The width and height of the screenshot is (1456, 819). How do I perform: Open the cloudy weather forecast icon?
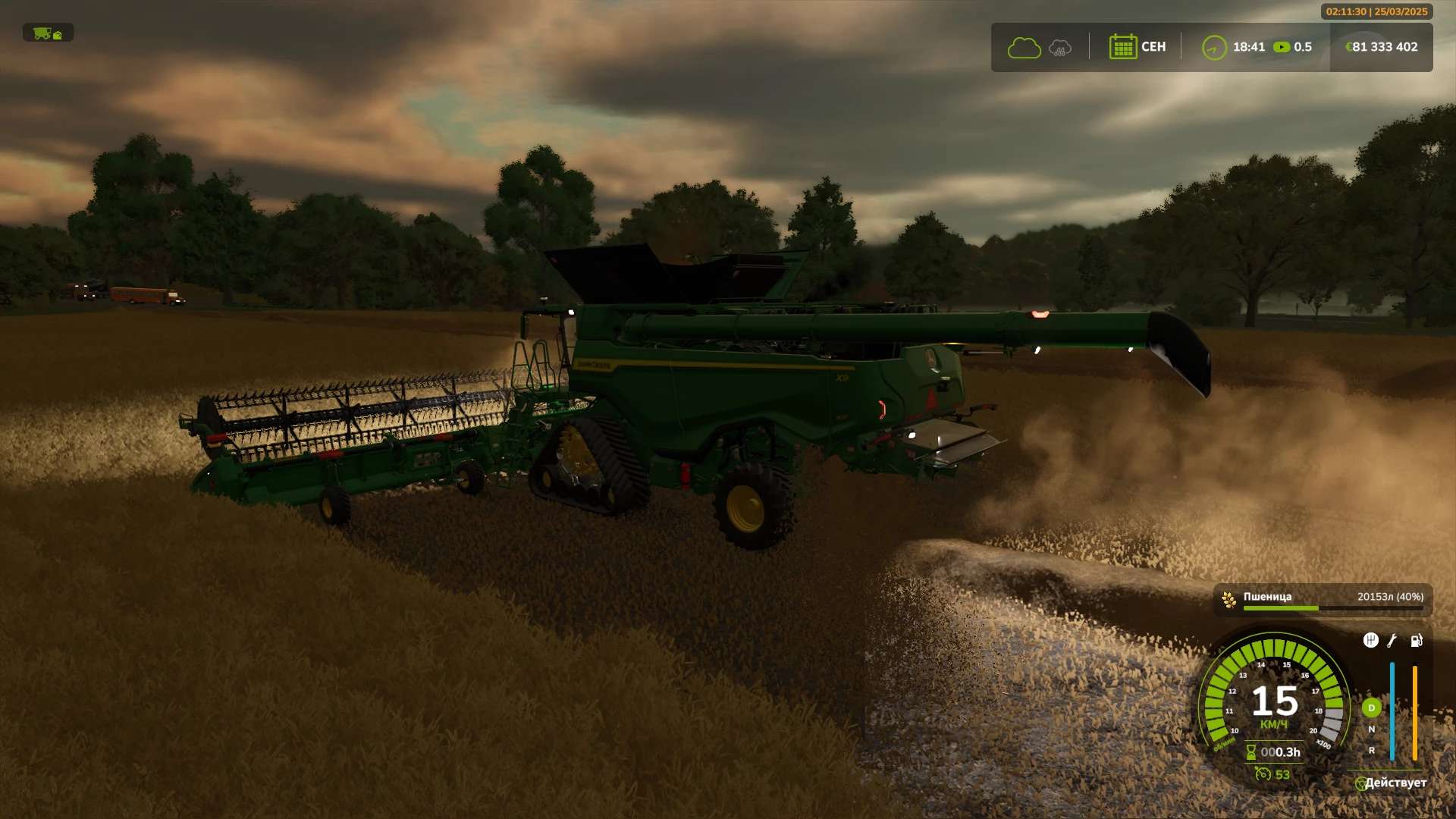click(x=1024, y=48)
